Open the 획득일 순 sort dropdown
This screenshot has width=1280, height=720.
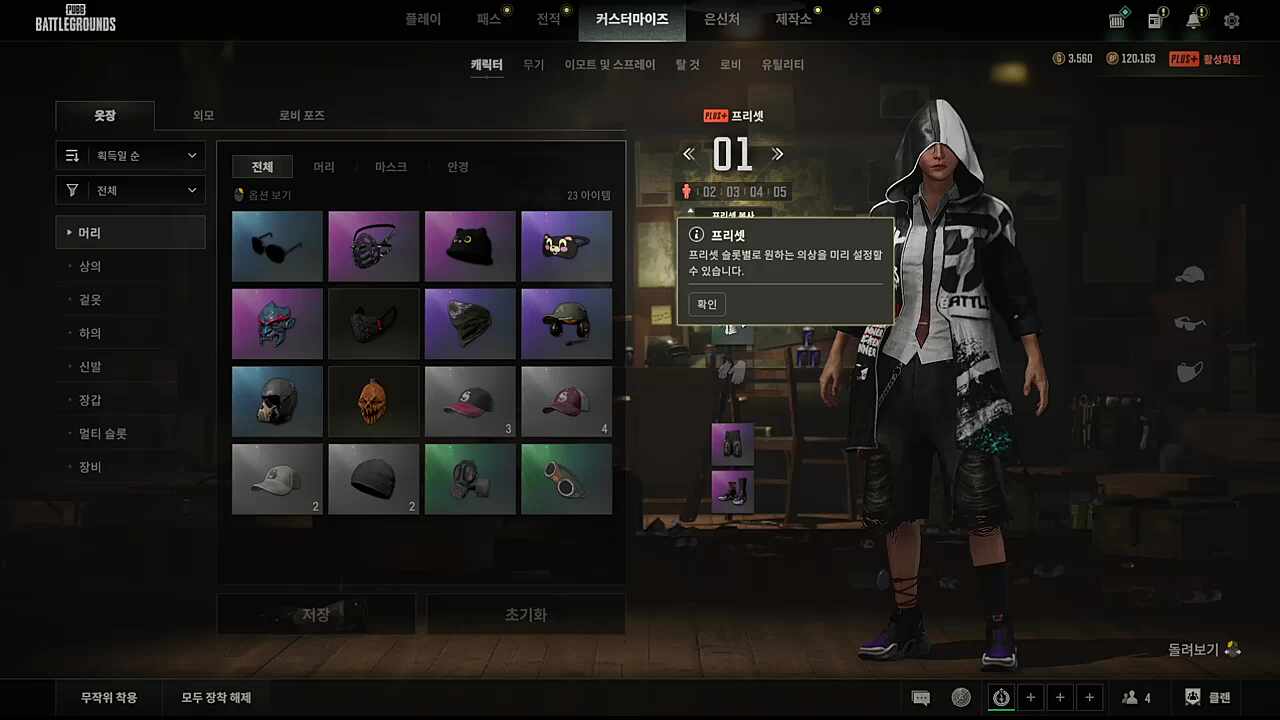130,156
